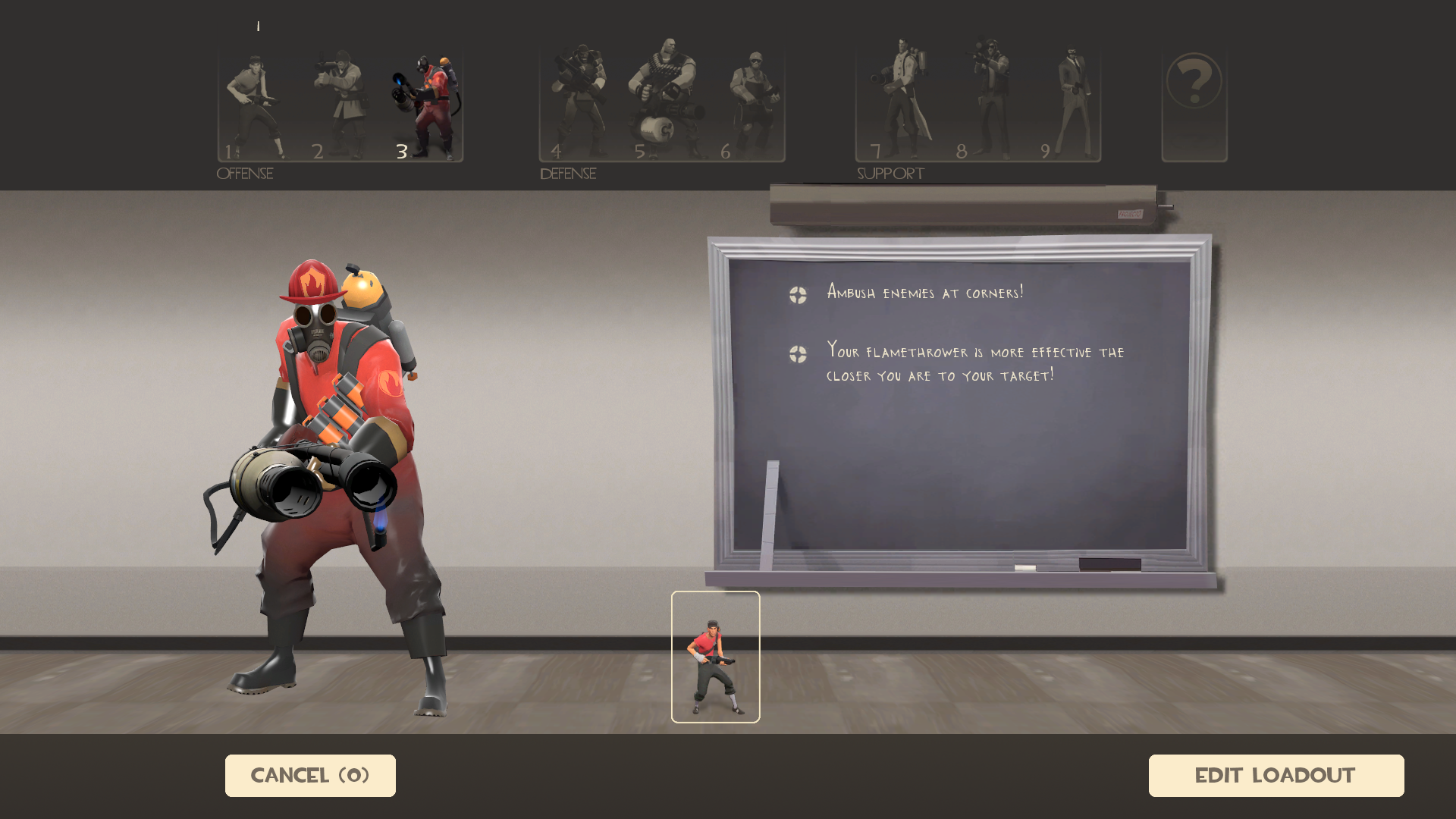The image size is (1456, 819).
Task: Pick the Pyro class
Action: 425,105
